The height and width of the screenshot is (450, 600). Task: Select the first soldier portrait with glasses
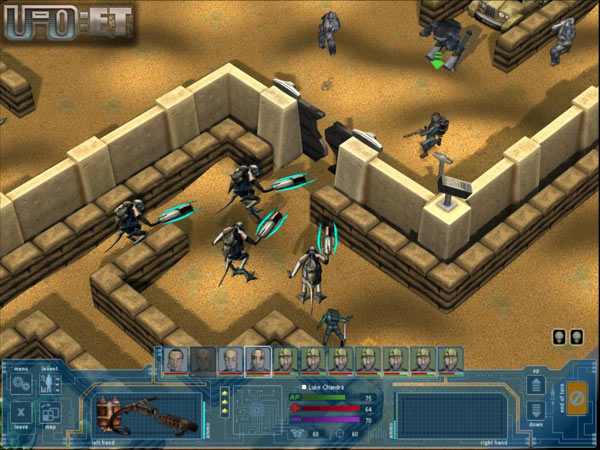(176, 359)
